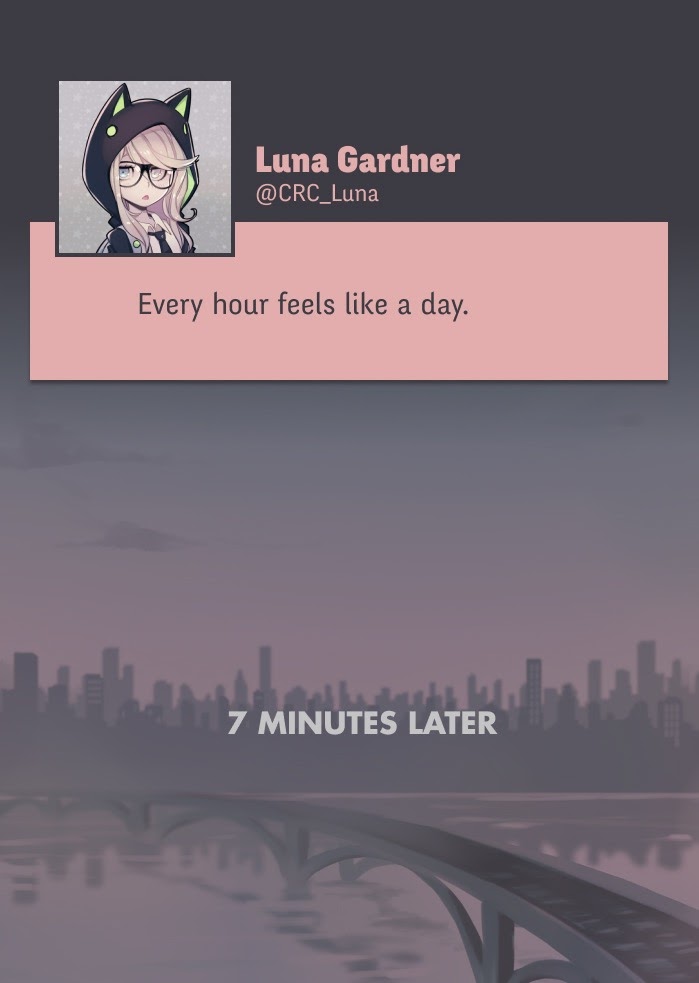Open the @CRC_Luna profile handle
699x983 pixels.
[317, 194]
